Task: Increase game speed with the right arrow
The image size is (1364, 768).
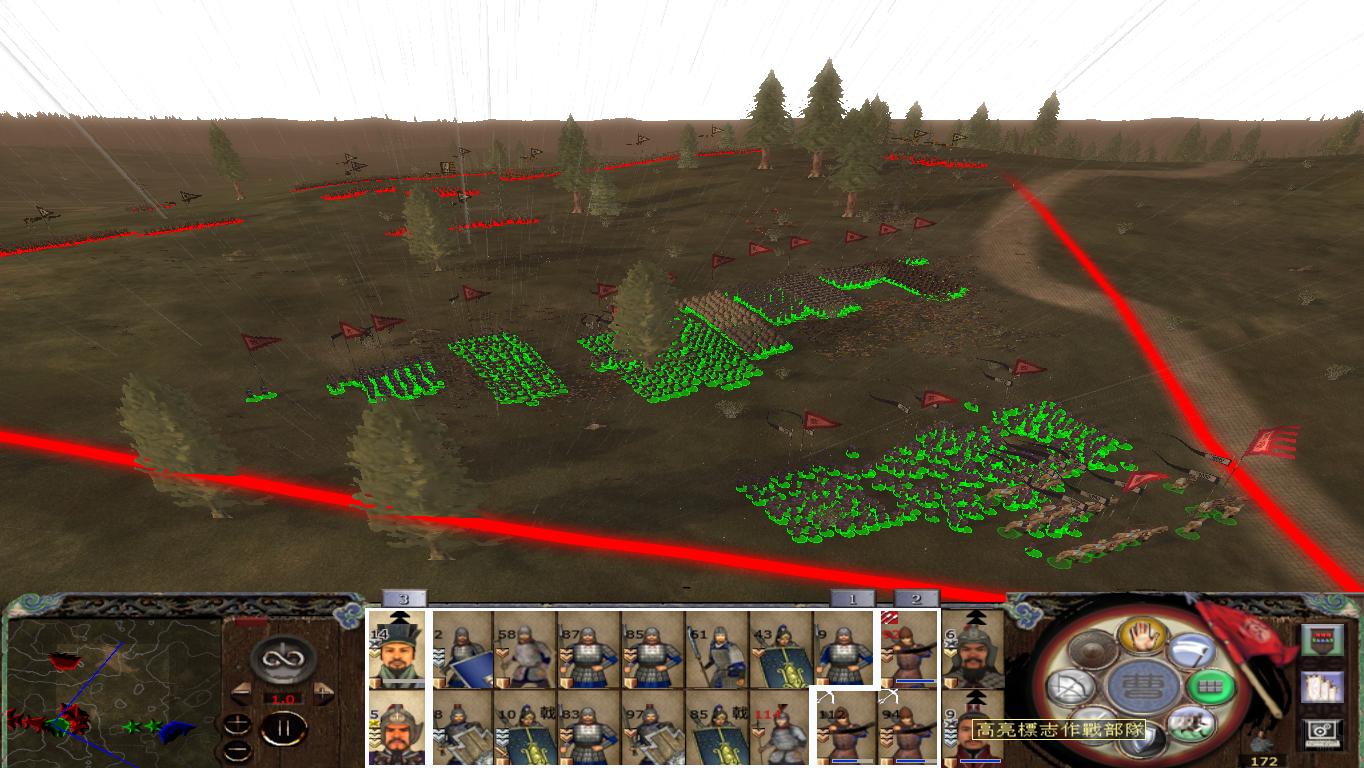Action: click(322, 691)
